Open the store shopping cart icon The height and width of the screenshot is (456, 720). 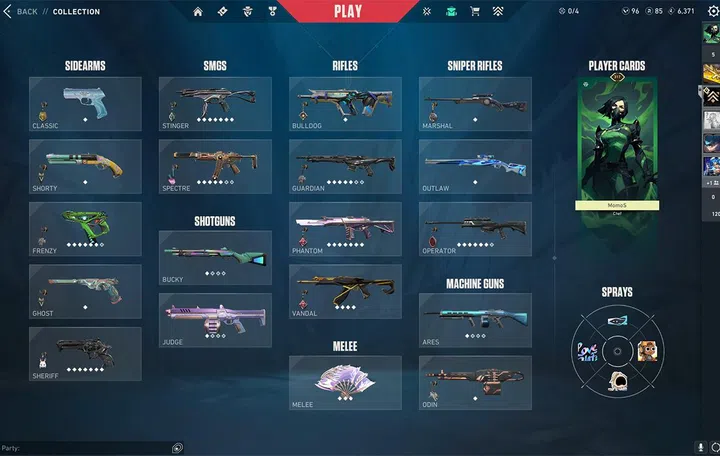[x=475, y=12]
